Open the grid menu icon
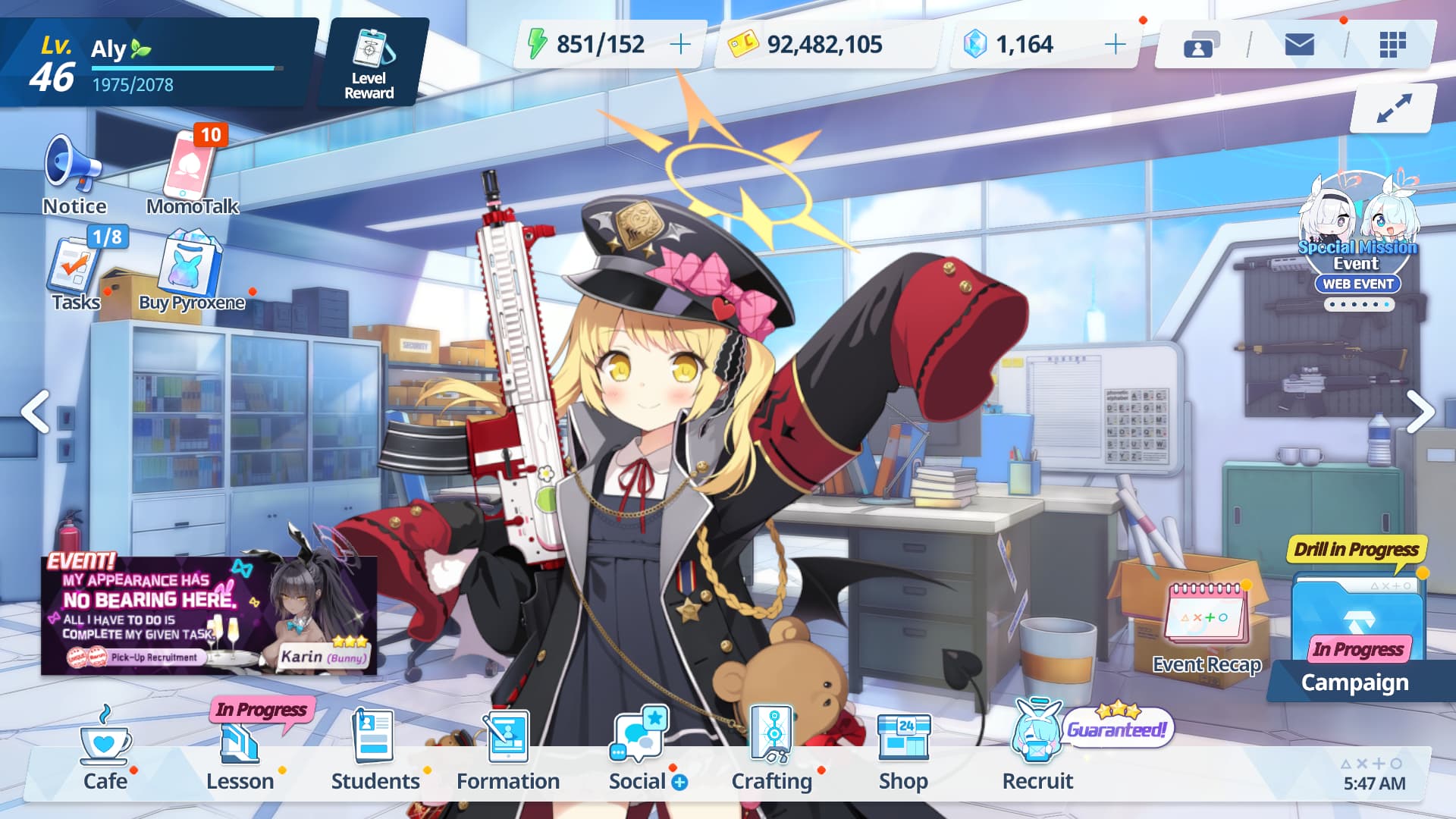1456x819 pixels. [x=1392, y=45]
